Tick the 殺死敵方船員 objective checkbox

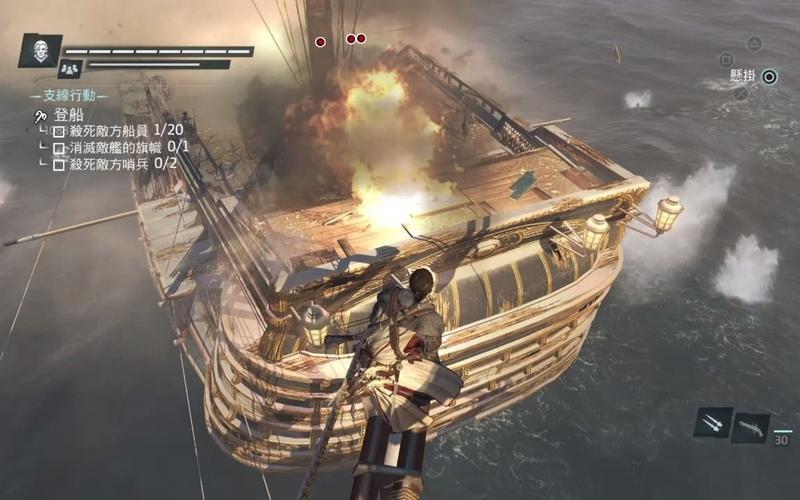tap(59, 131)
